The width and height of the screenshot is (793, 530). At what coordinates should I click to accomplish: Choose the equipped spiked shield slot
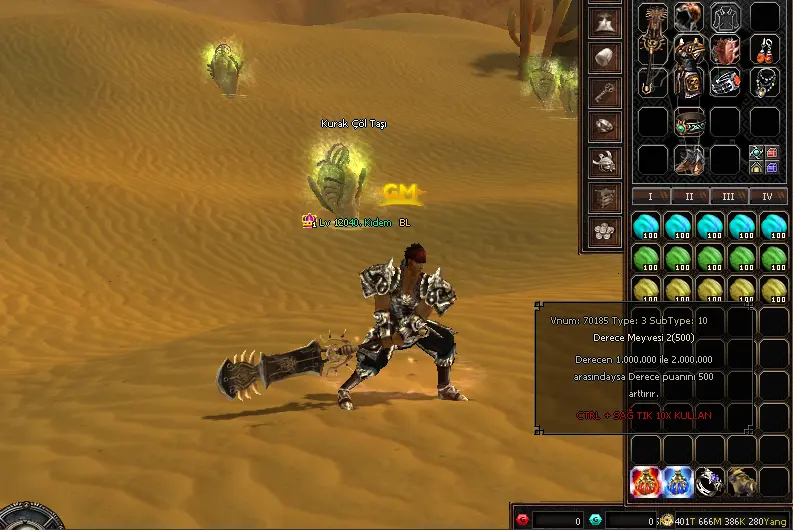(727, 50)
